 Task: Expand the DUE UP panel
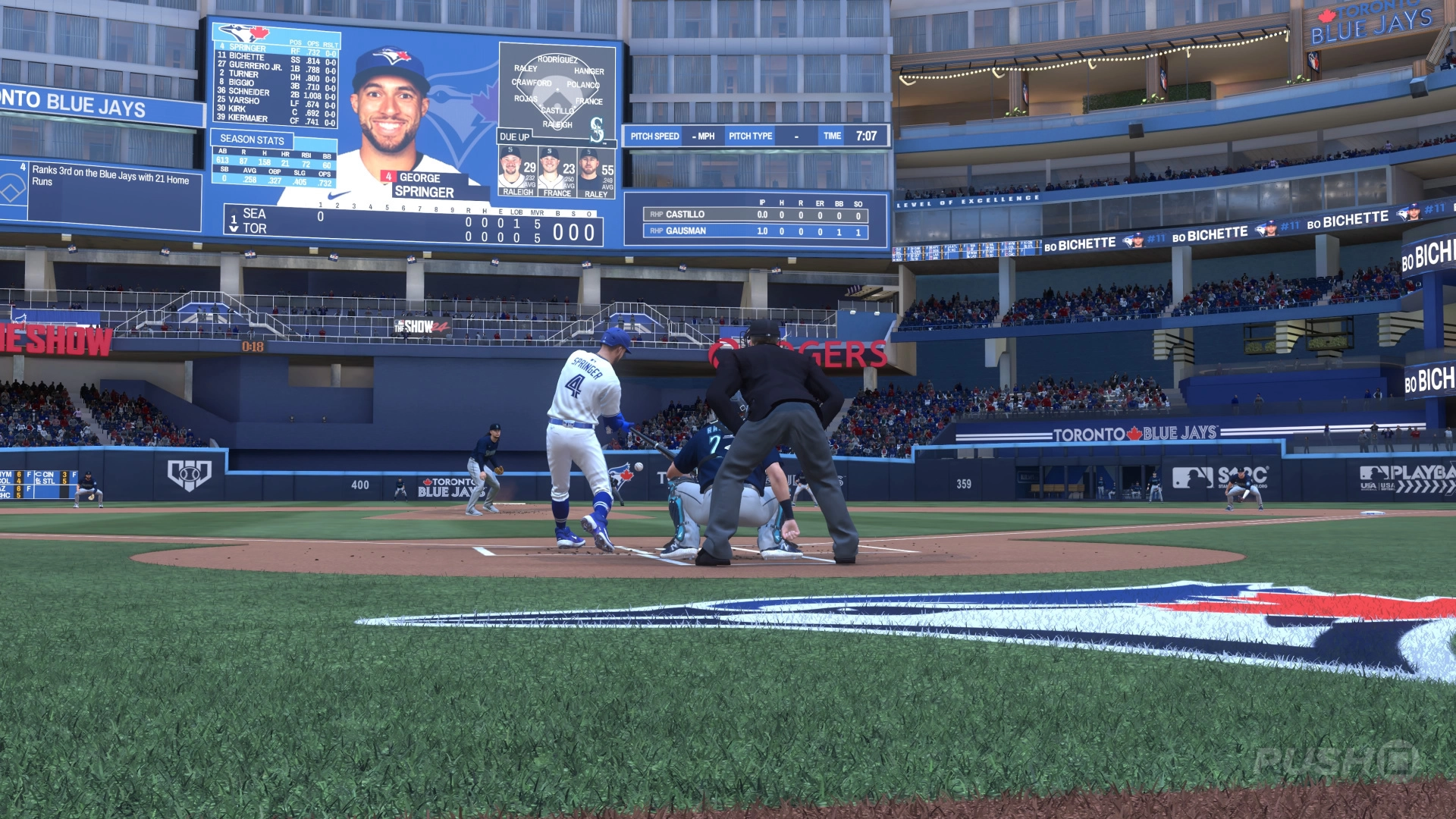point(516,136)
